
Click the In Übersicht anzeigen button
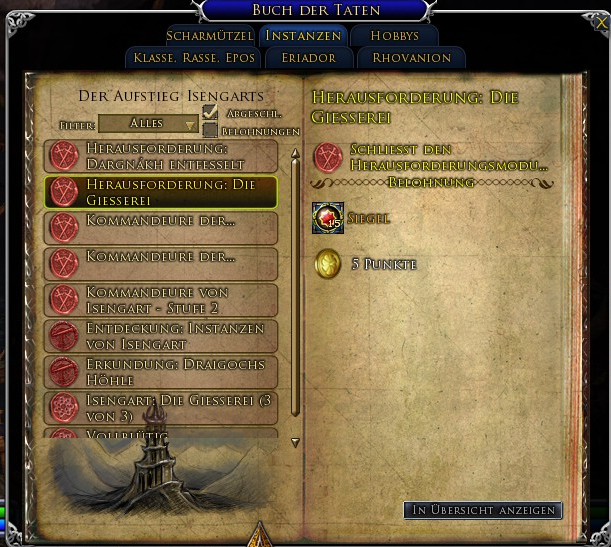point(483,510)
